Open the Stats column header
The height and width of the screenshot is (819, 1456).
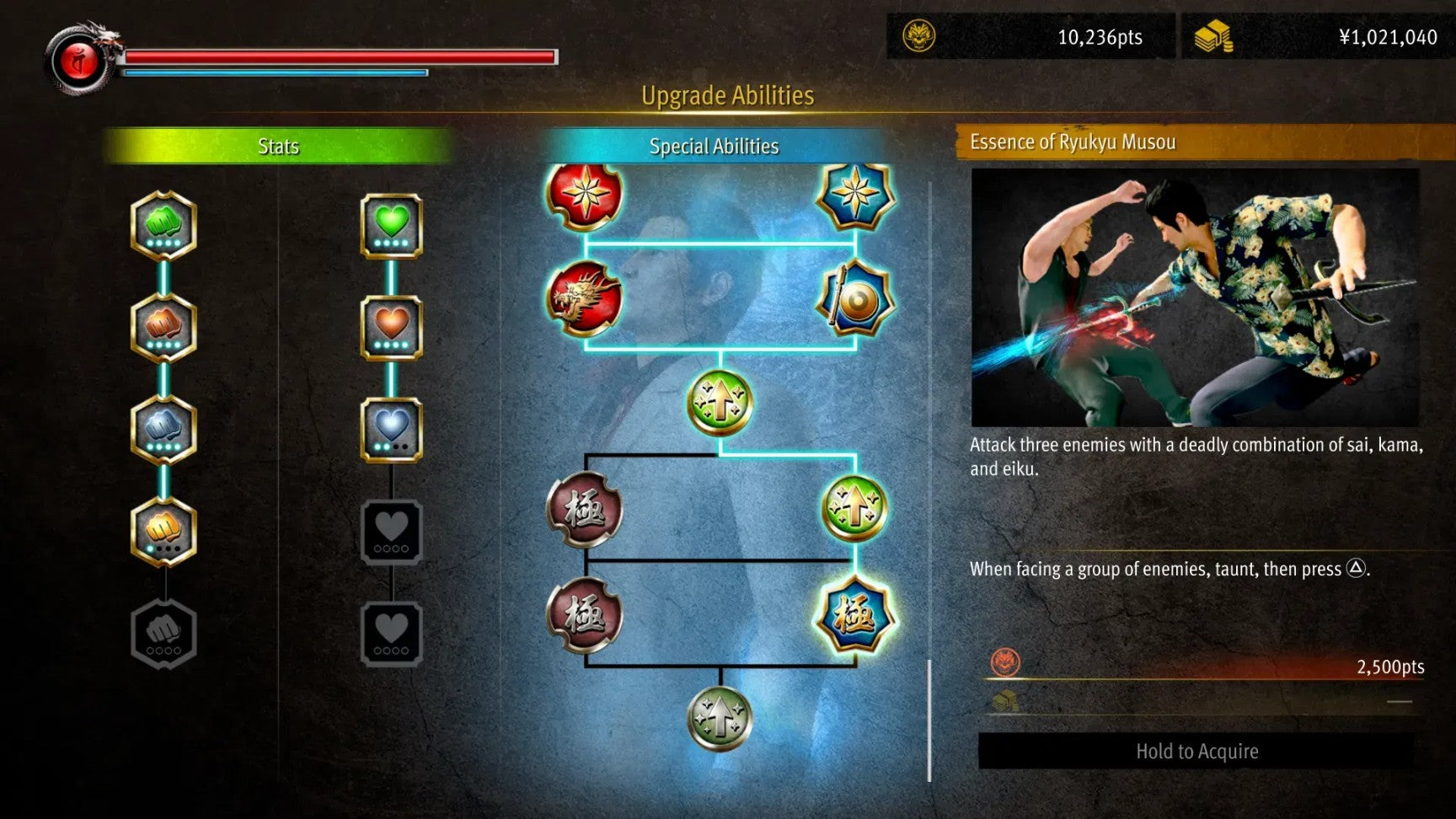278,147
